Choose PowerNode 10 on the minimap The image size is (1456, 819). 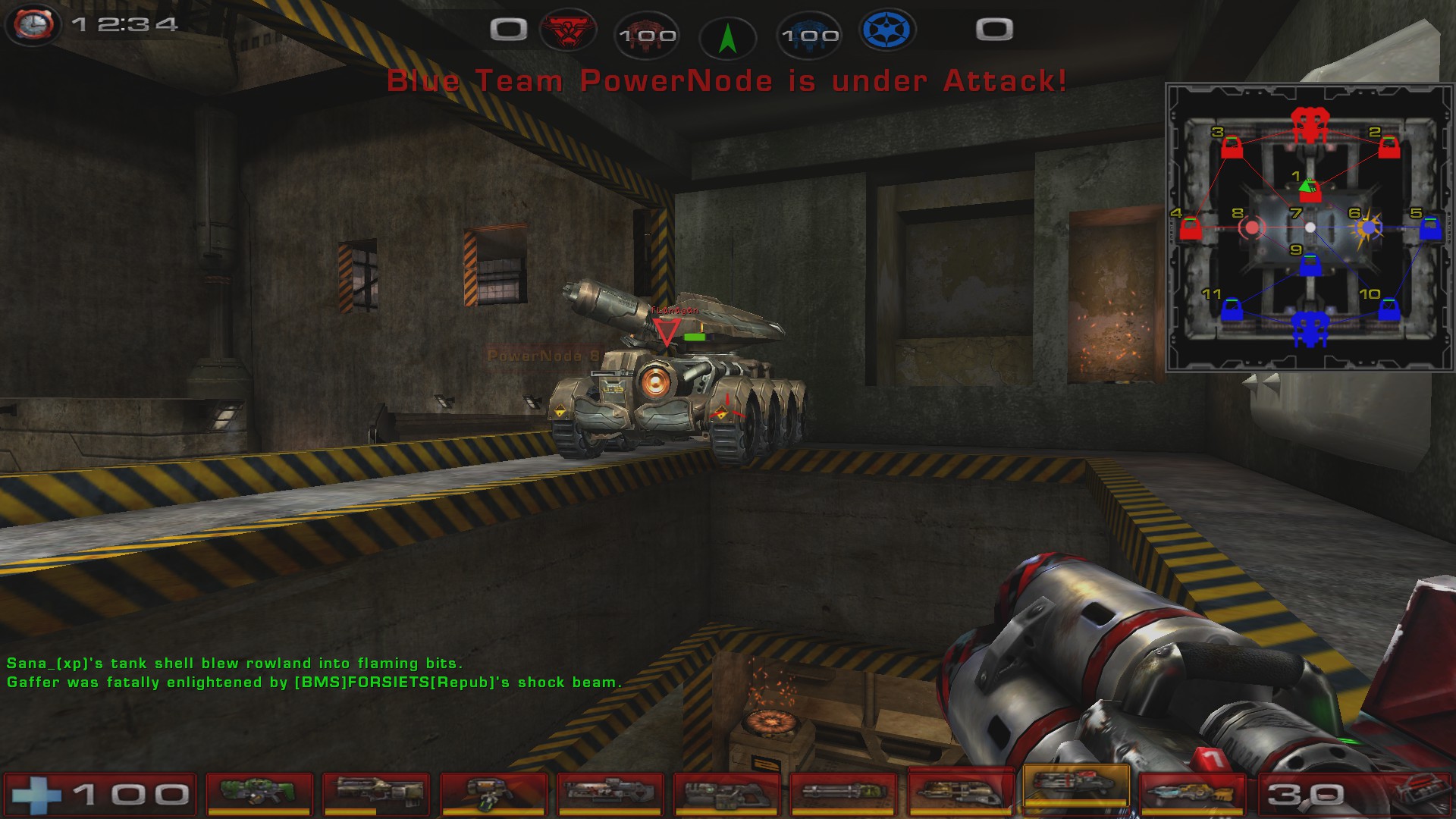coord(1388,309)
